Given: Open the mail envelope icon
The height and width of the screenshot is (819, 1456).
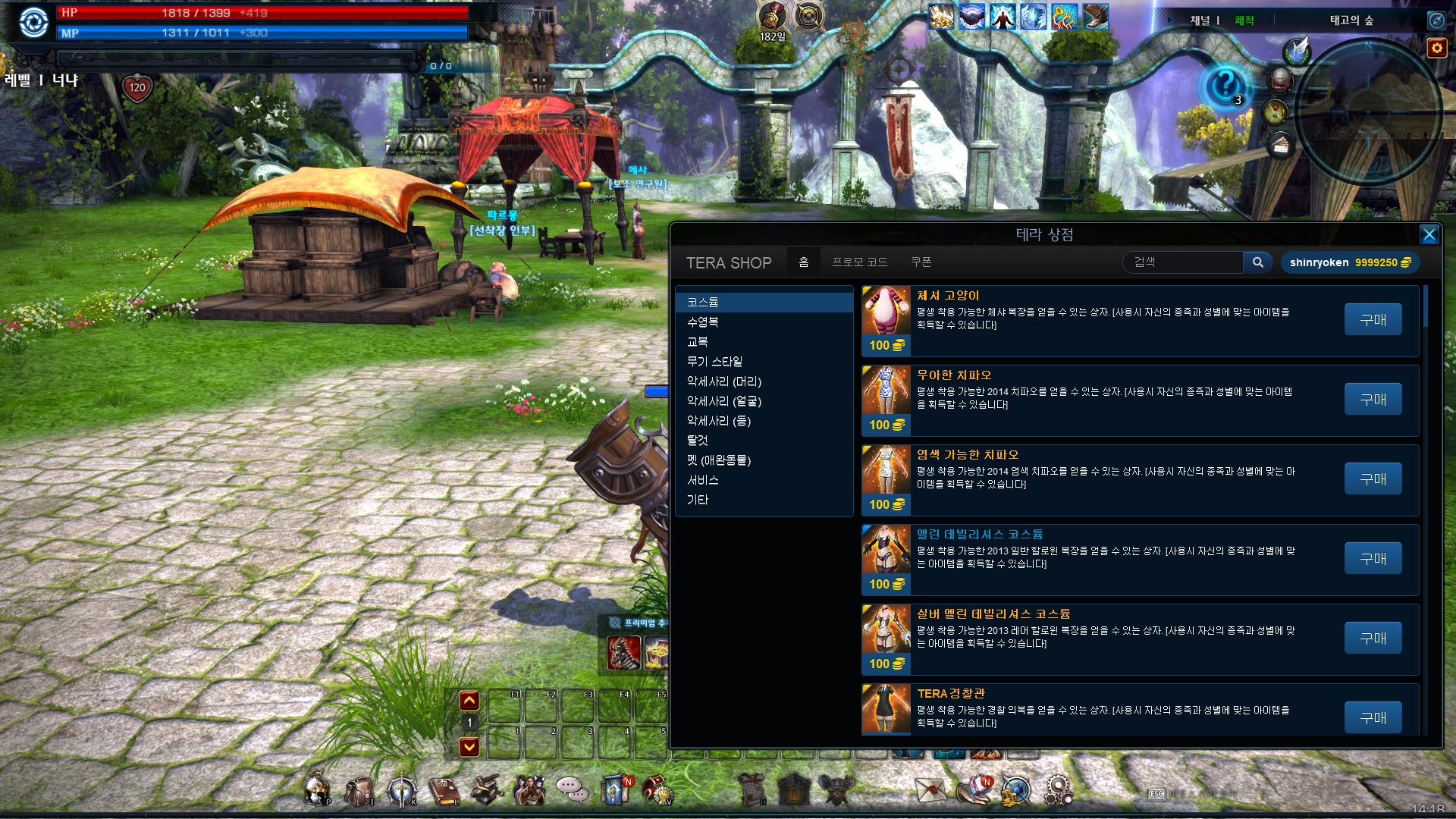Looking at the screenshot, I should tap(930, 789).
